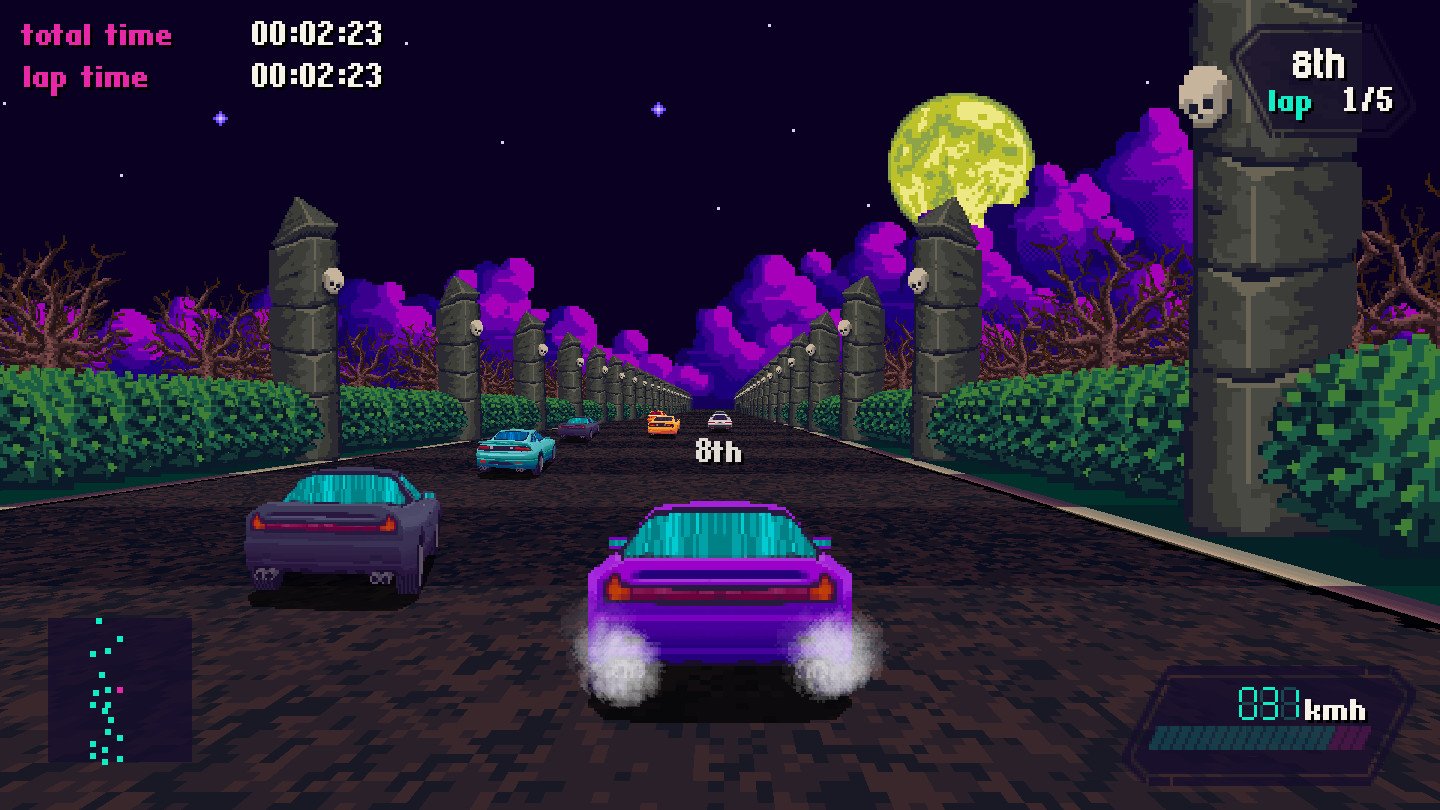Viewport: 1440px width, 810px height.
Task: Toggle the teal lap text indicator
Action: 1289,102
